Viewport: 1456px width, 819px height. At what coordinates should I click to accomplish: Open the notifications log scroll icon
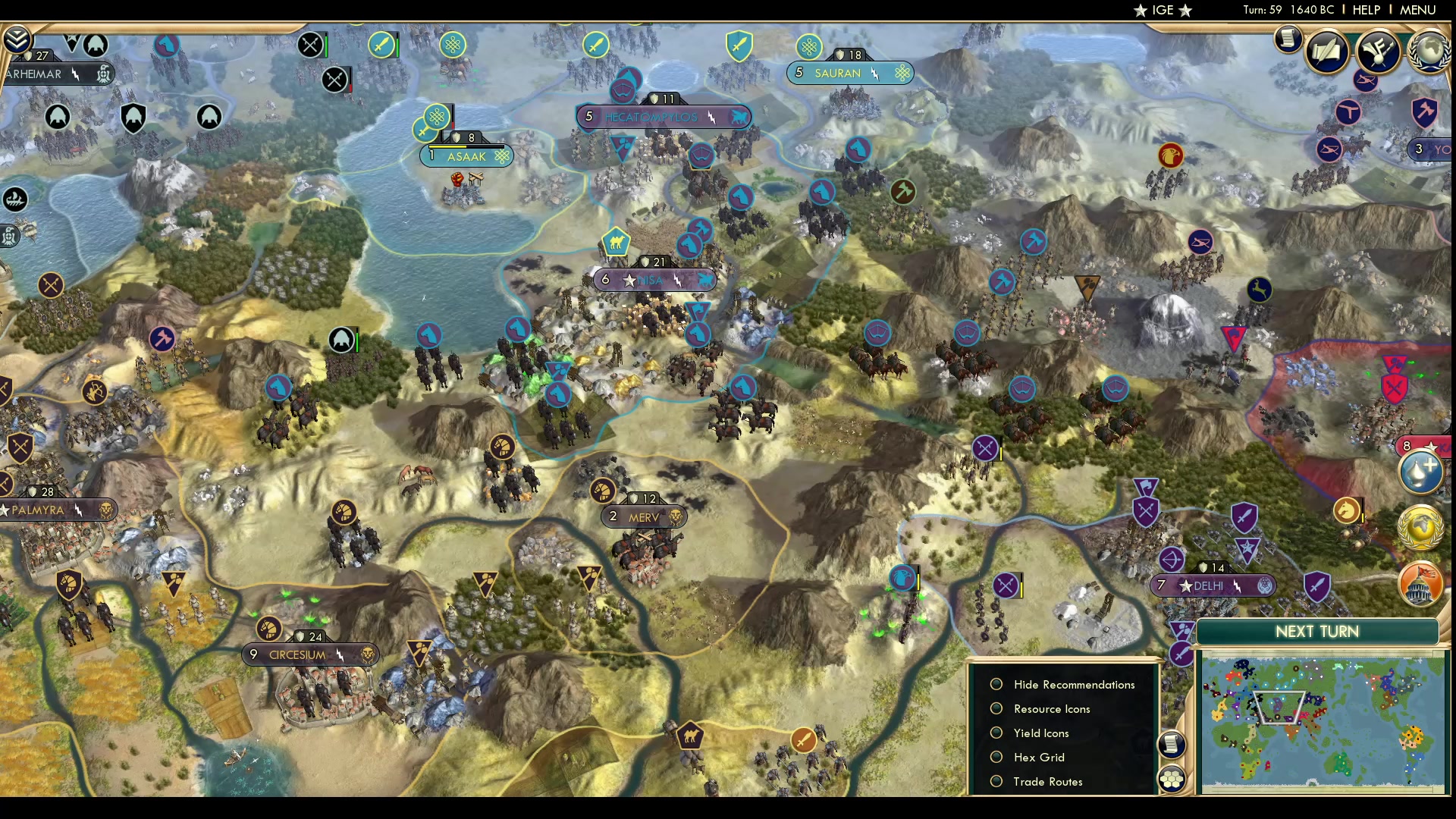[1289, 39]
